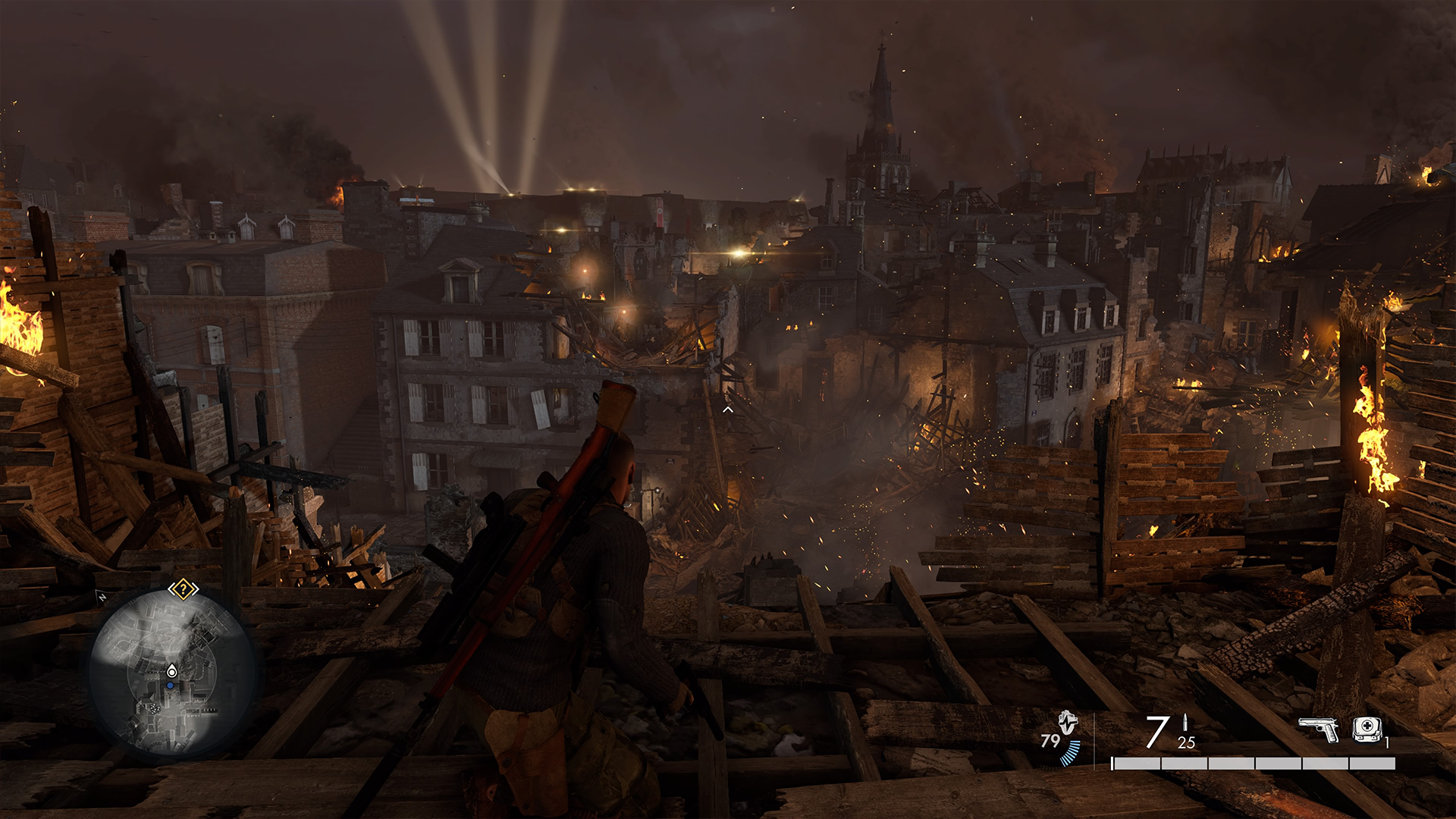Viewport: 1456px width, 819px height.
Task: Click the north compass indicator on minimap
Action: (x=102, y=597)
